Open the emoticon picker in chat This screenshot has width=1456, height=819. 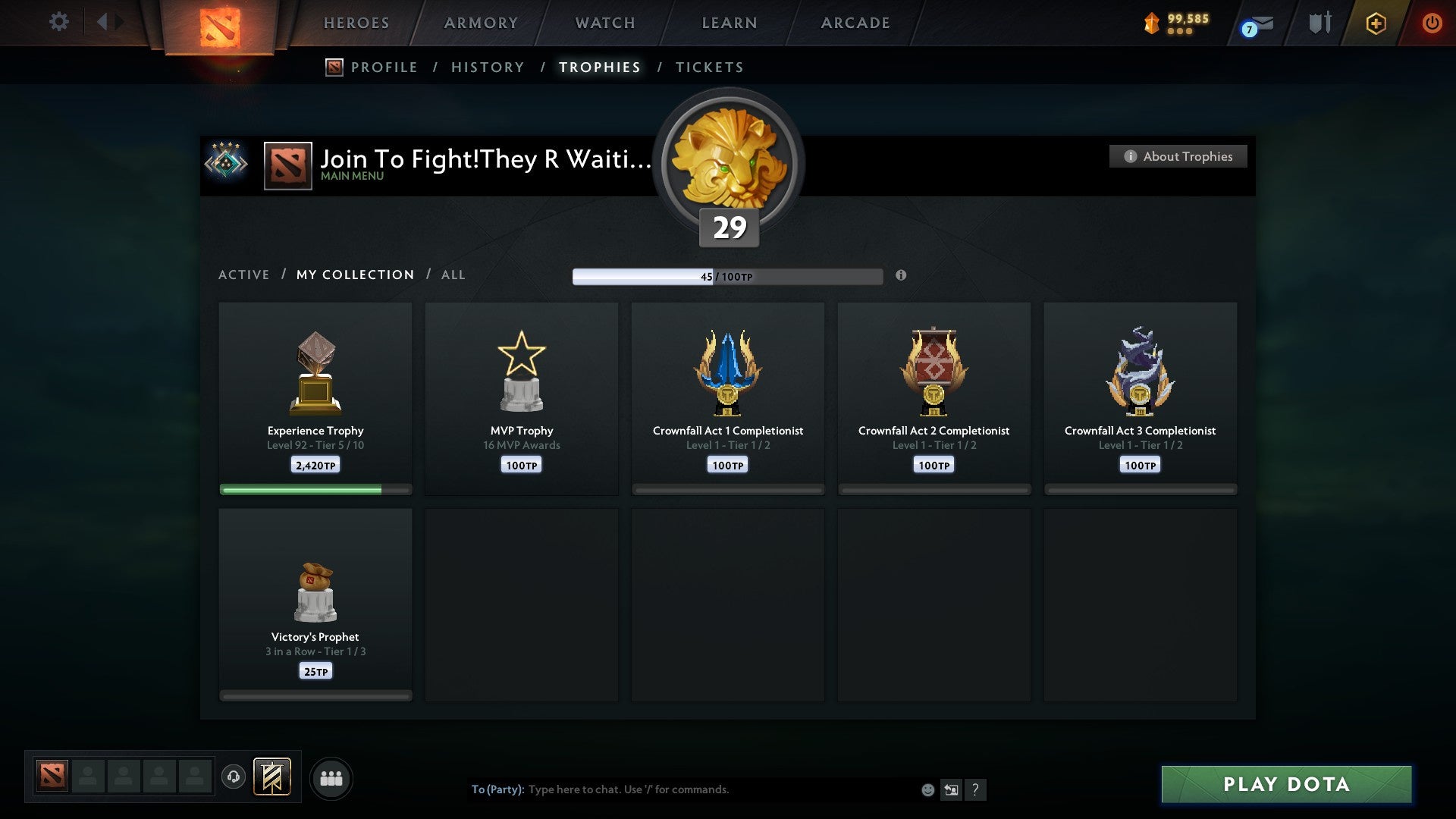[928, 789]
